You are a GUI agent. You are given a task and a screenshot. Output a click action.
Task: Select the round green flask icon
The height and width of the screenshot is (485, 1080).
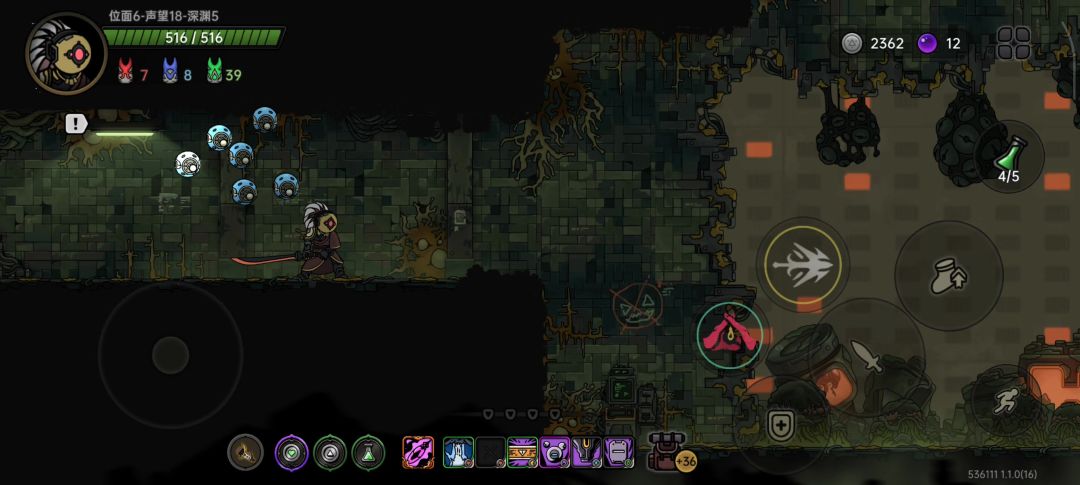368,452
